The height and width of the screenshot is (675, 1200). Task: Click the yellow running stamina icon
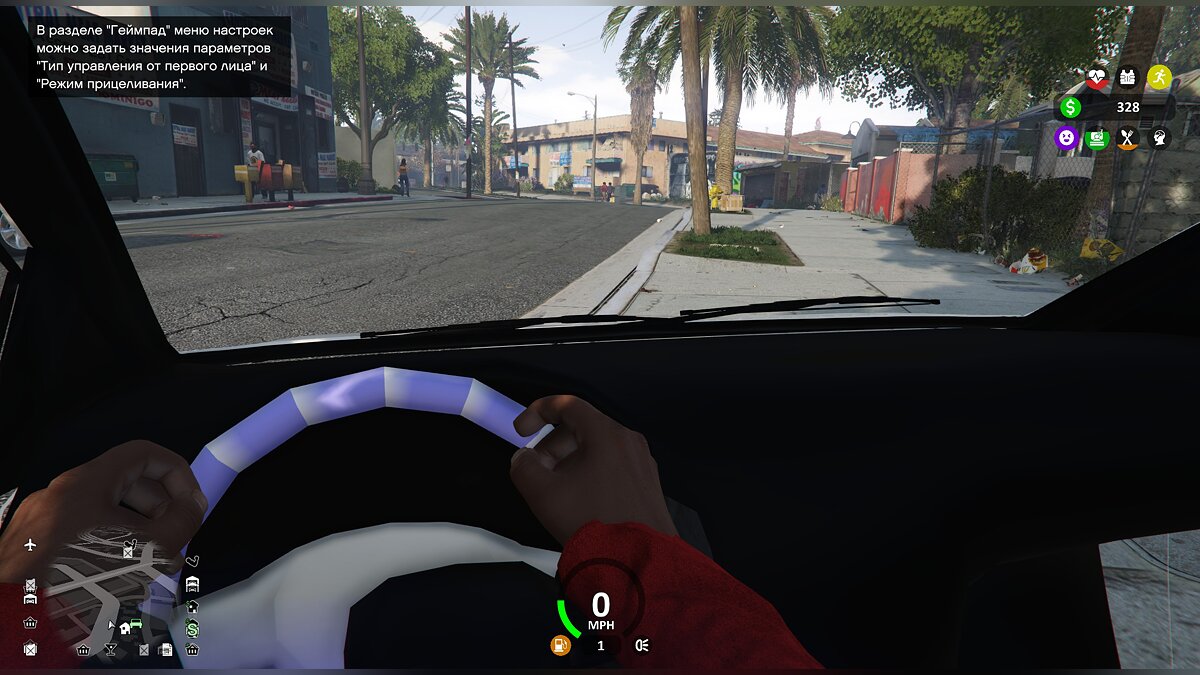[1159, 77]
